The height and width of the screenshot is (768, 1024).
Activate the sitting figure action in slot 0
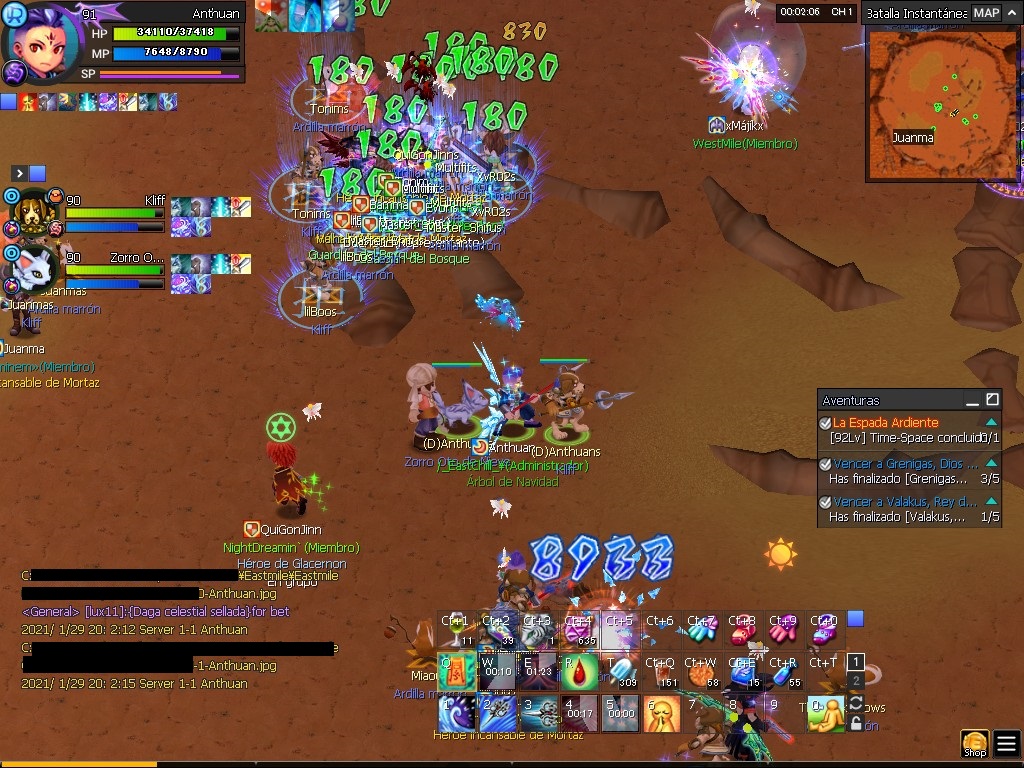[825, 714]
